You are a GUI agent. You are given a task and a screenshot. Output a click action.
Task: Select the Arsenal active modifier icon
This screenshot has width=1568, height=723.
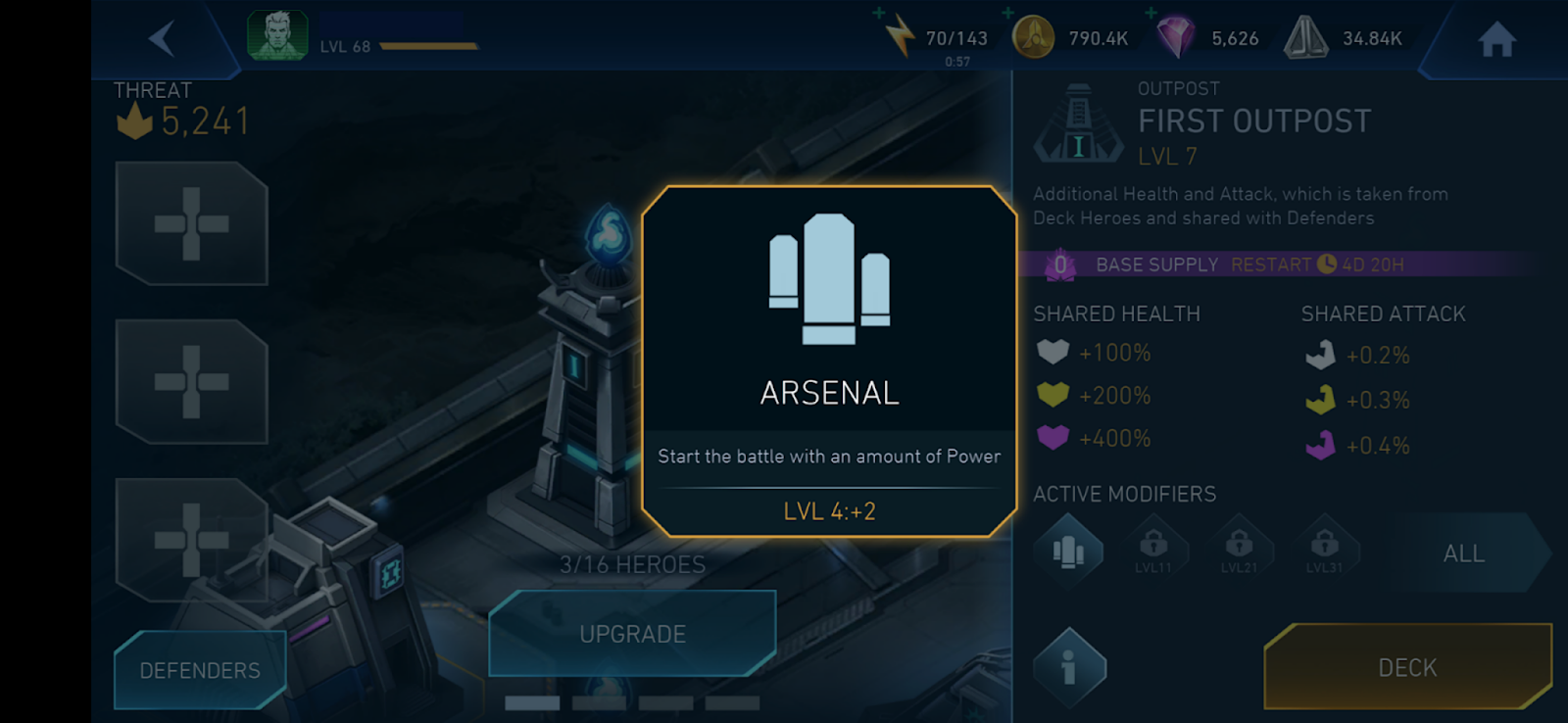tap(1068, 553)
